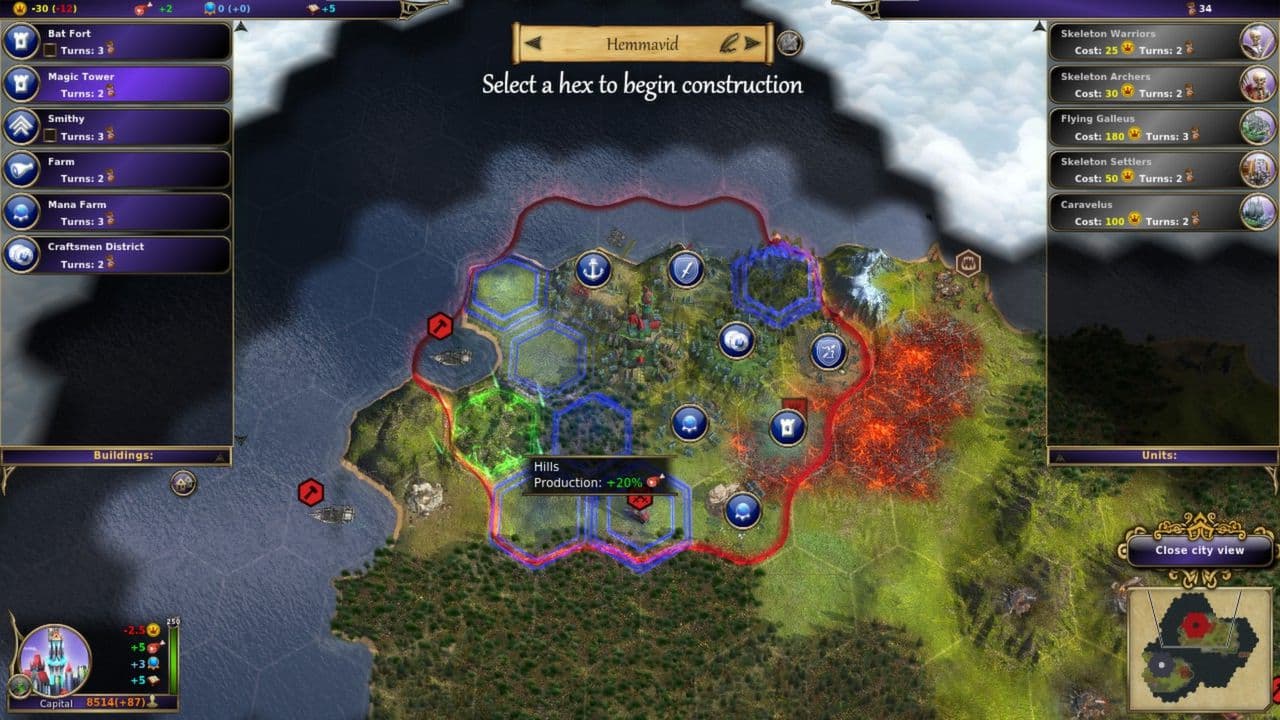Viewport: 1280px width, 720px height.
Task: Select the Farm building option
Action: point(117,169)
